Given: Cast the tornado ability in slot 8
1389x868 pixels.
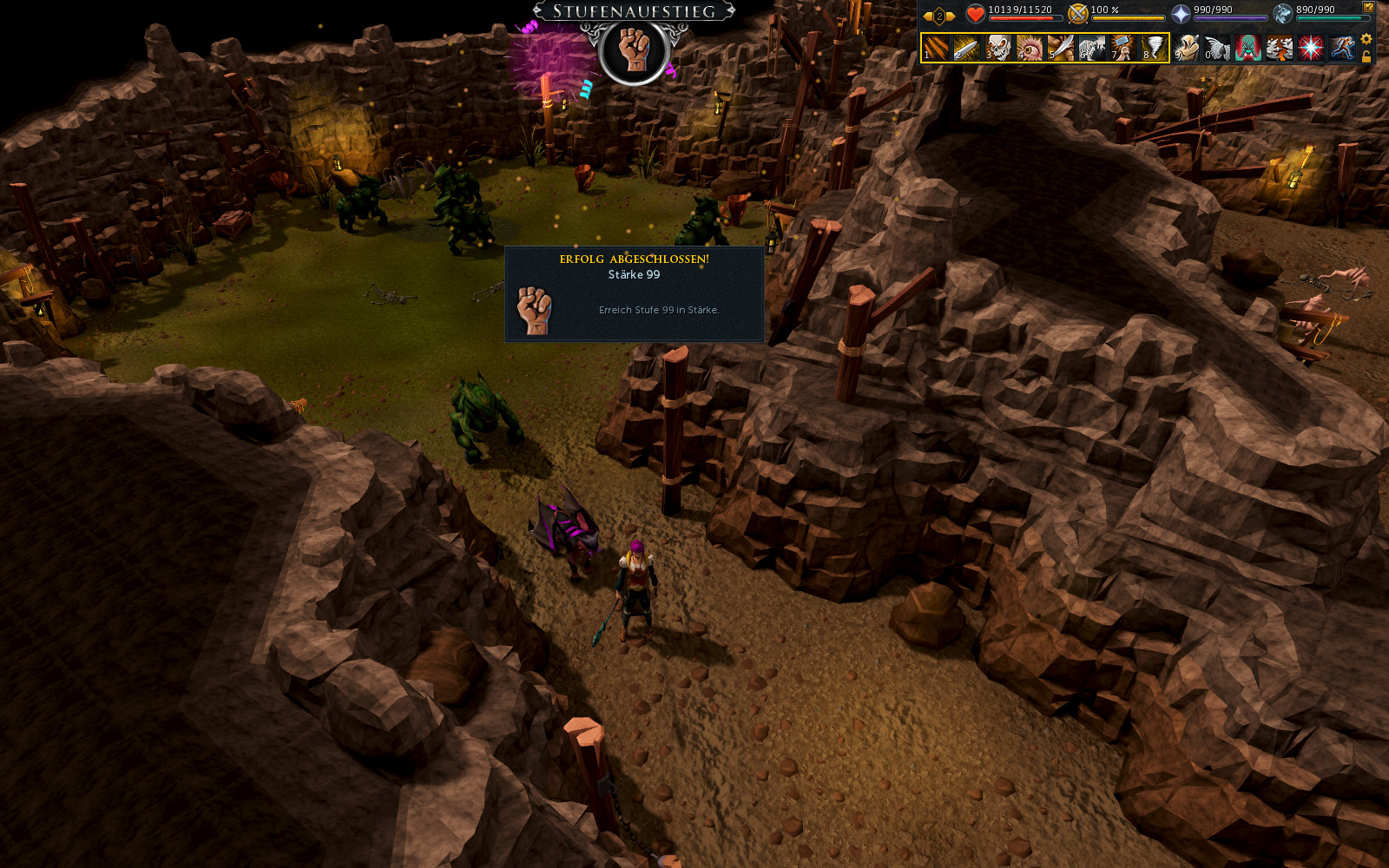Looking at the screenshot, I should [1155, 48].
